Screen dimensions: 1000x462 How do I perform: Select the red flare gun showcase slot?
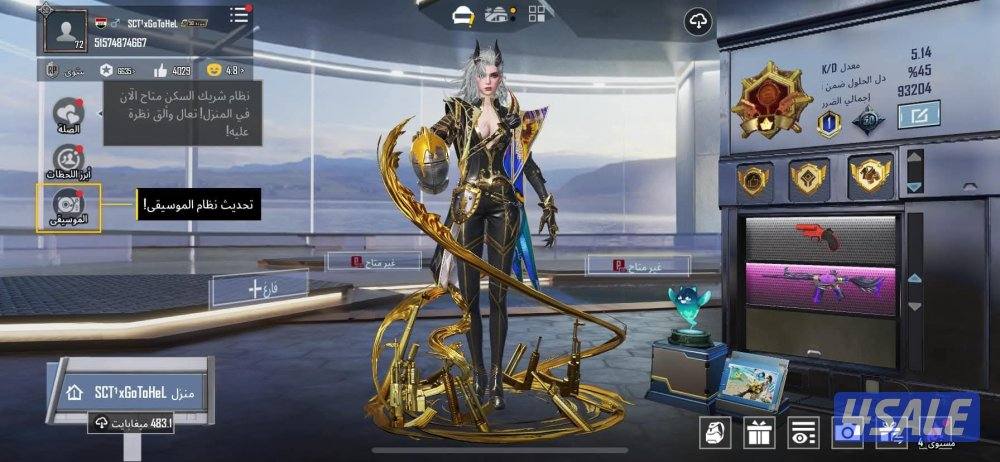point(822,236)
